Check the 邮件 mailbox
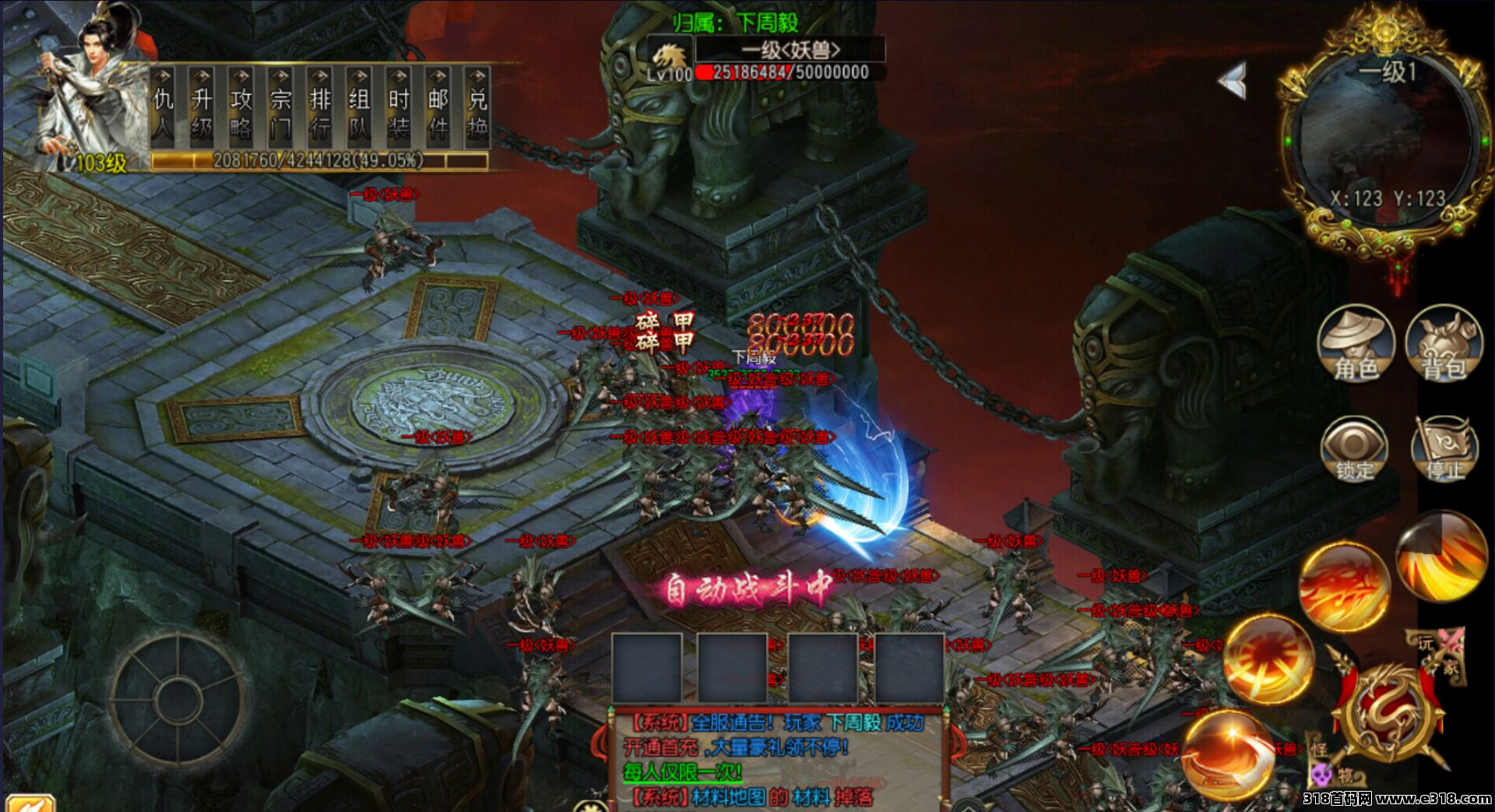1495x812 pixels. 438,109
